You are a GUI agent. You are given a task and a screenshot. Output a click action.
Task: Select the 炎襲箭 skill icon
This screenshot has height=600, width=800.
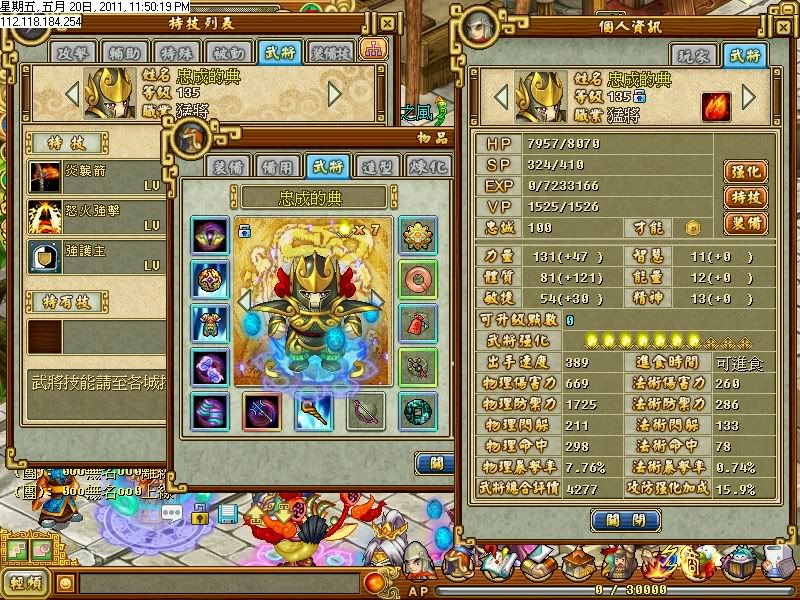45,176
